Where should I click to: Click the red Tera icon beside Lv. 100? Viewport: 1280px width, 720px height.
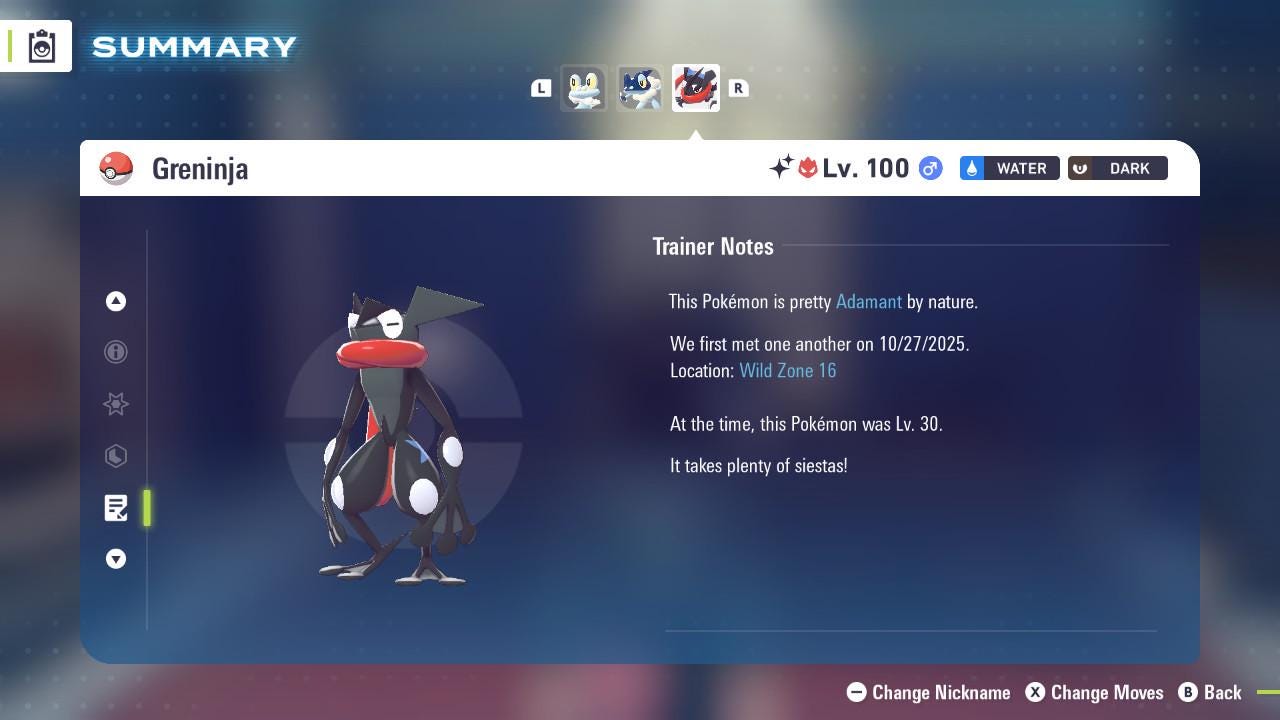(x=806, y=168)
